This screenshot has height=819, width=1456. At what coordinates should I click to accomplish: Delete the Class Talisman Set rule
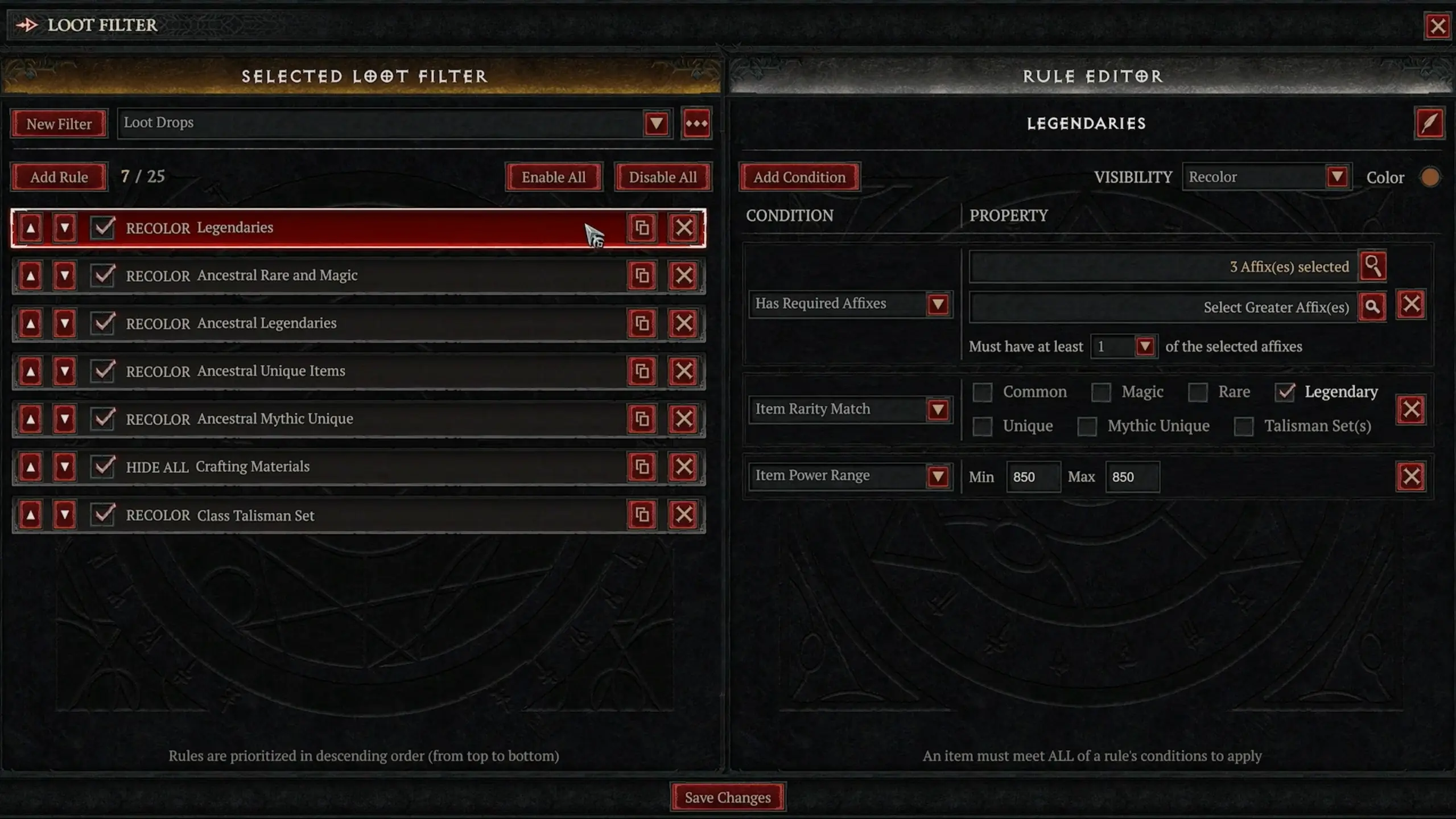(x=683, y=515)
